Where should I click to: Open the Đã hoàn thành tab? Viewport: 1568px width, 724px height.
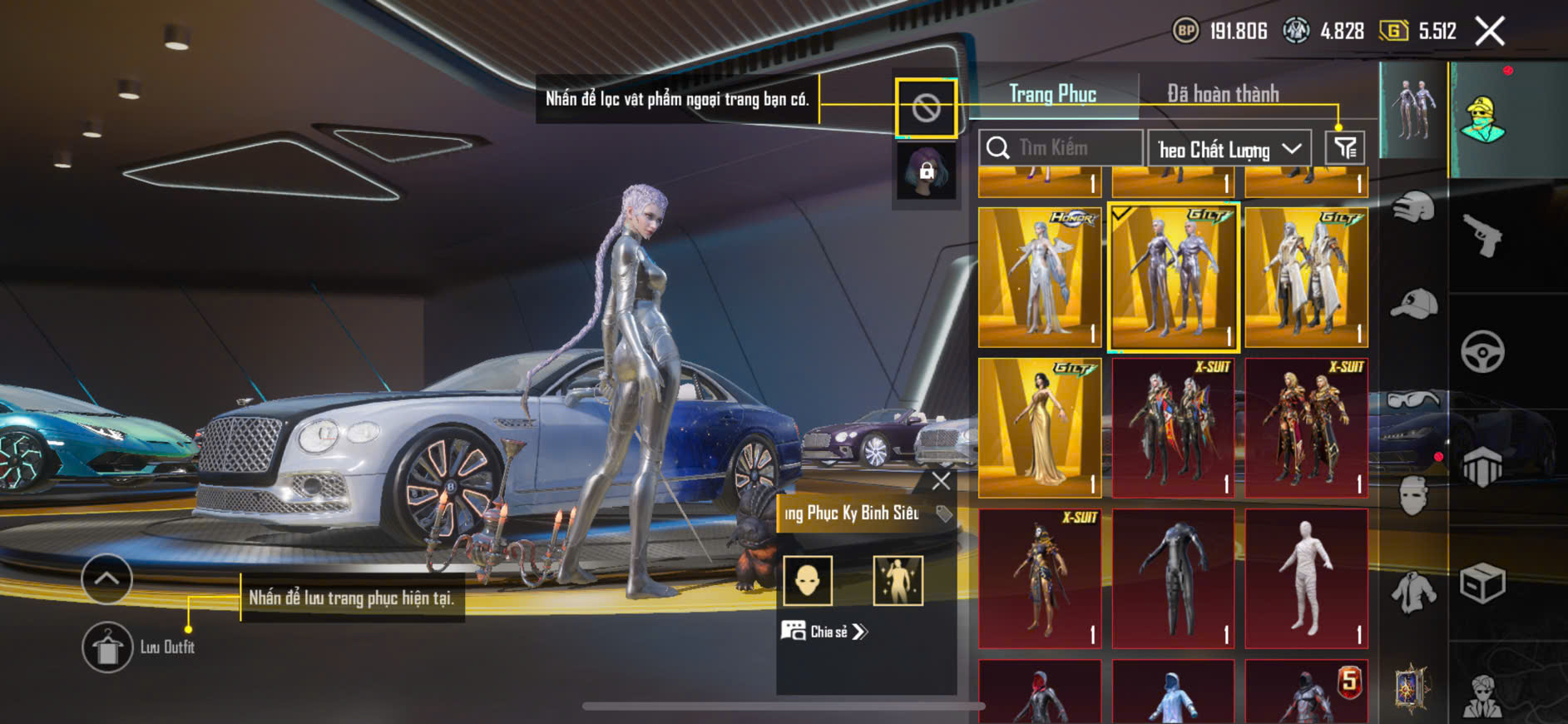pos(1222,94)
